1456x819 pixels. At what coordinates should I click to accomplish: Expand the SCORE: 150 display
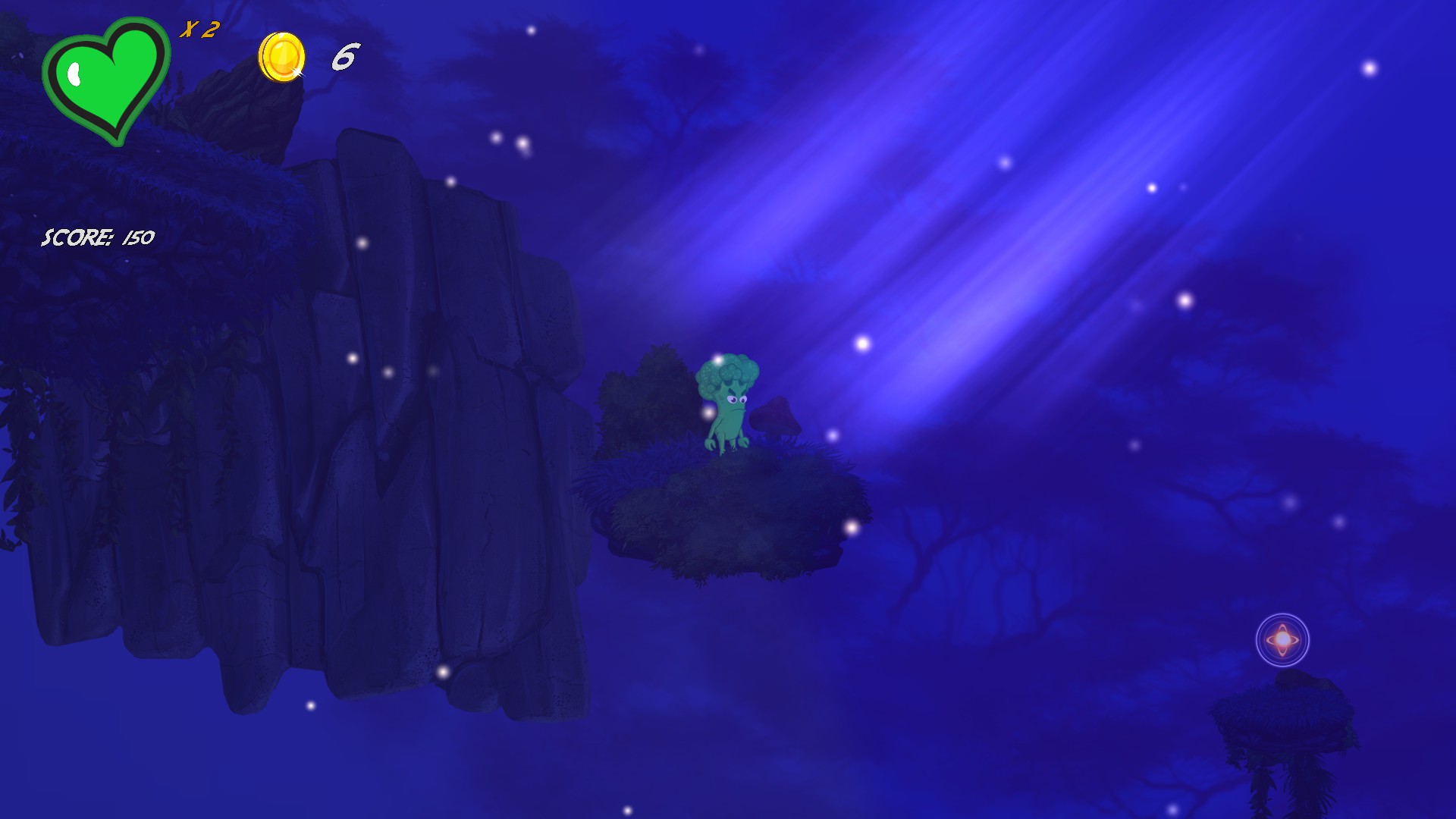coord(97,237)
